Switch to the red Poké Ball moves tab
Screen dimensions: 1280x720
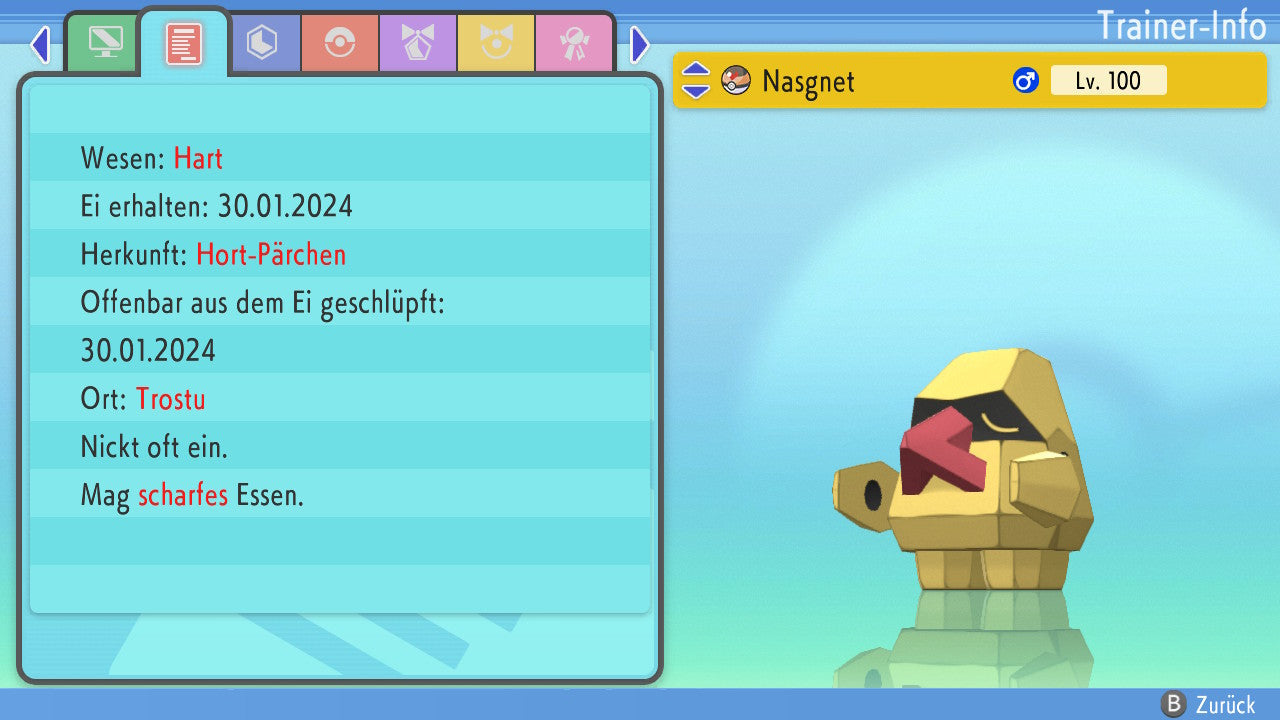point(340,43)
